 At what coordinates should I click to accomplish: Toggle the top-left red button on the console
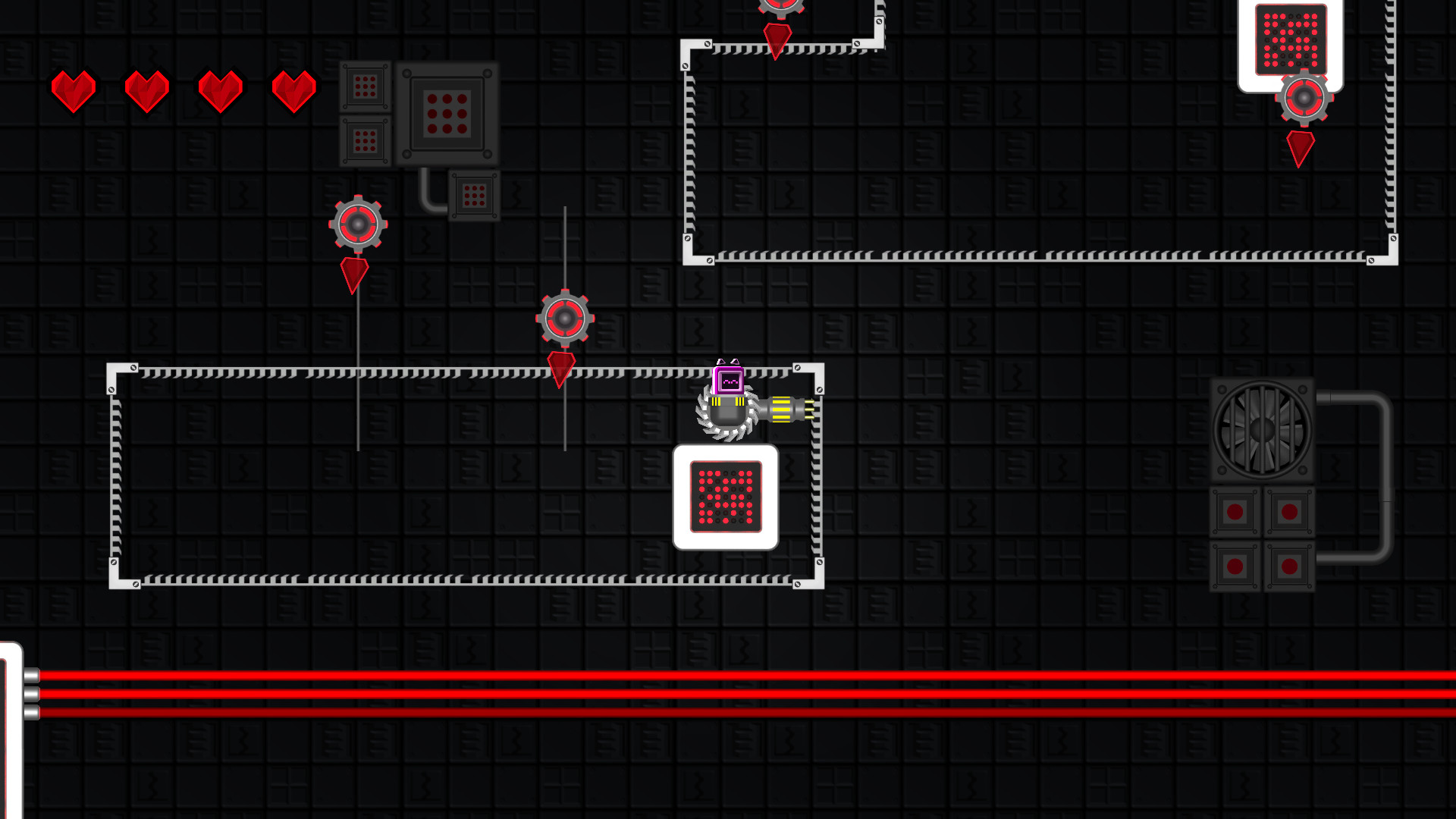(x=1235, y=512)
